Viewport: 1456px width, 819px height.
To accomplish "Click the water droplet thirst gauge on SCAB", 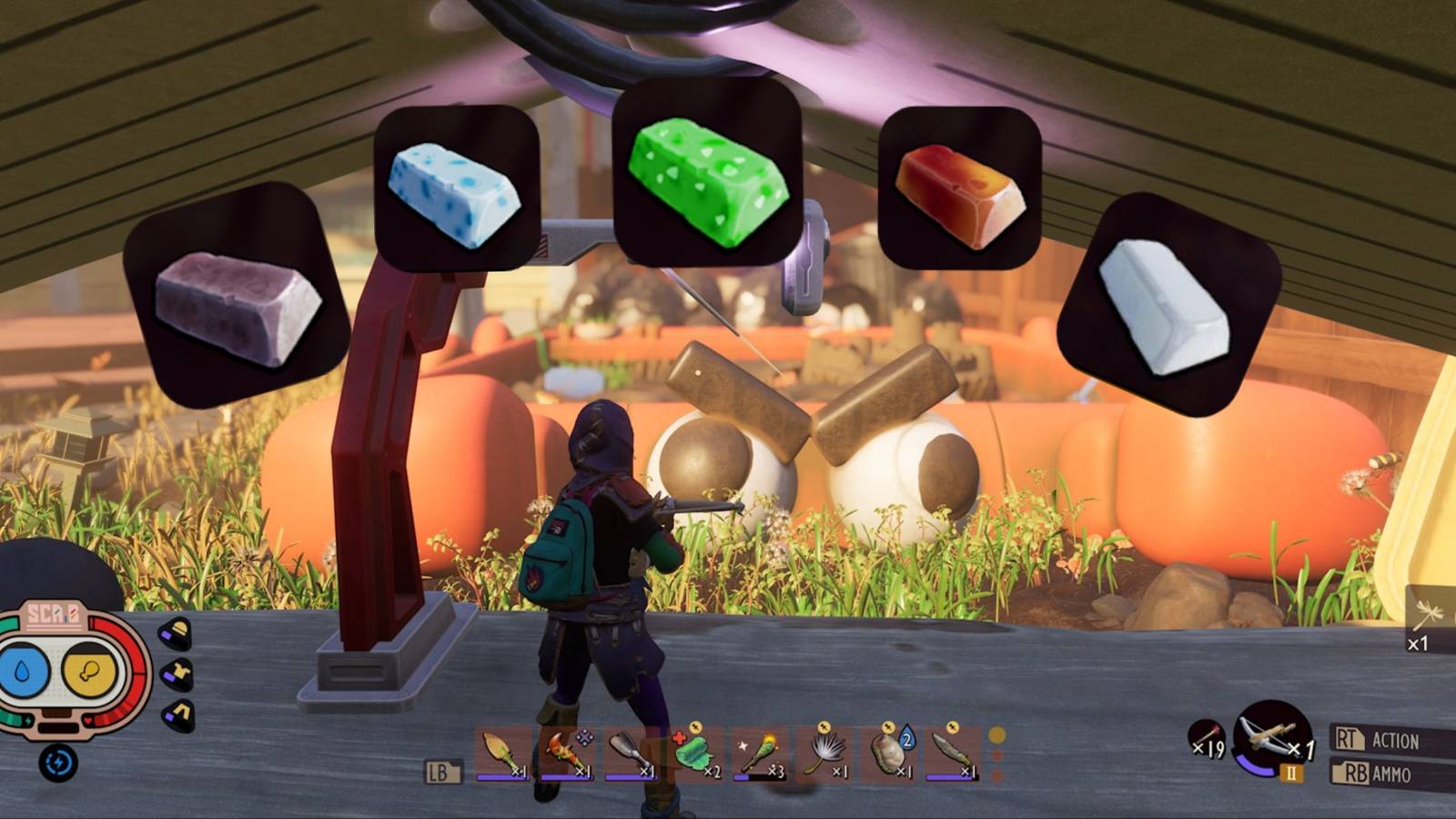I will pos(22,669).
